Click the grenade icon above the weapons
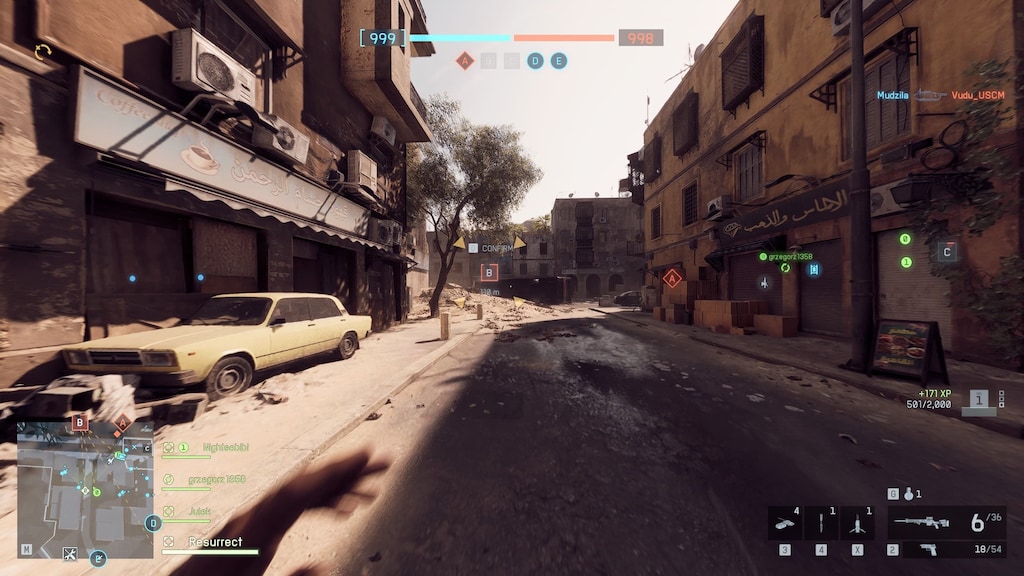This screenshot has height=576, width=1024. [907, 494]
